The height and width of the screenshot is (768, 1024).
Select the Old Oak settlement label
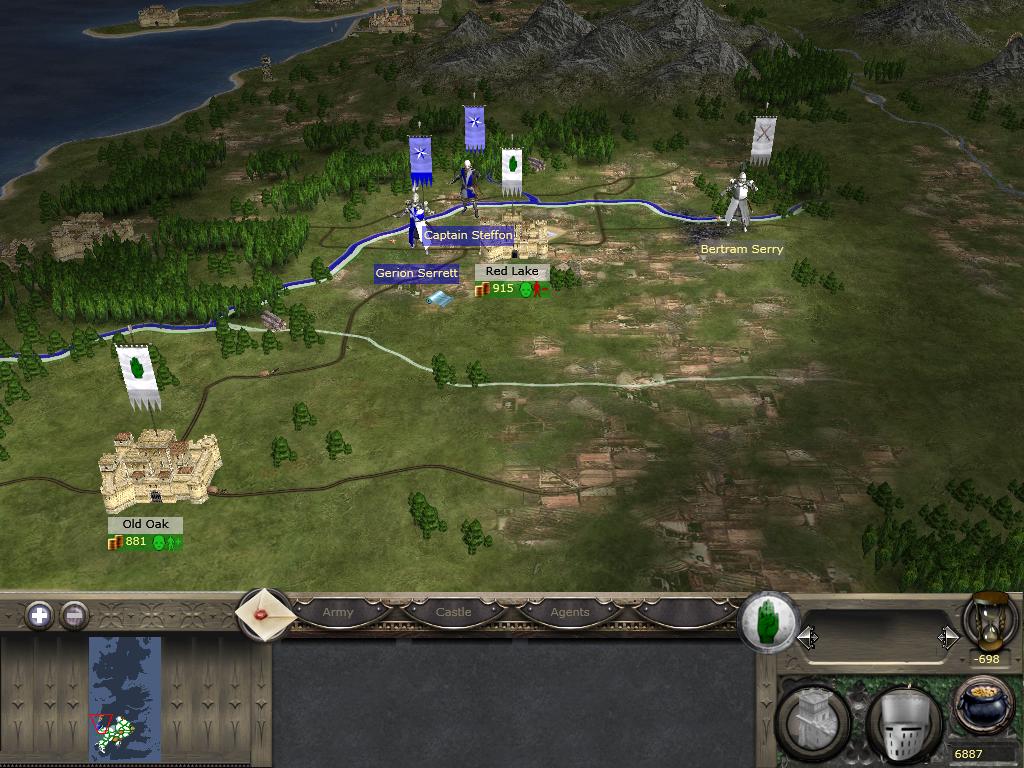coord(145,525)
